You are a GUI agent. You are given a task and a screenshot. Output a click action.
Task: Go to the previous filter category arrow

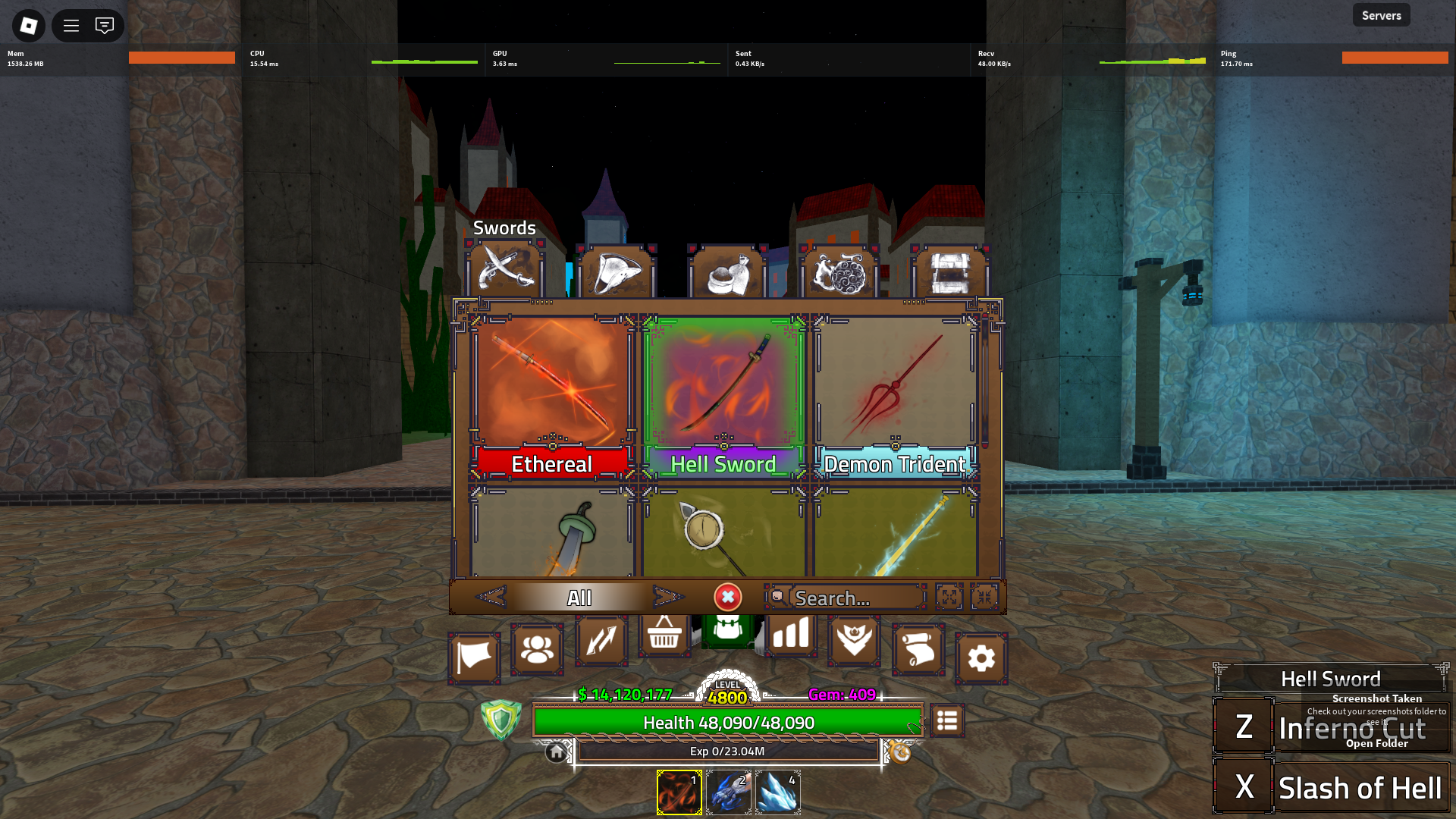click(491, 598)
